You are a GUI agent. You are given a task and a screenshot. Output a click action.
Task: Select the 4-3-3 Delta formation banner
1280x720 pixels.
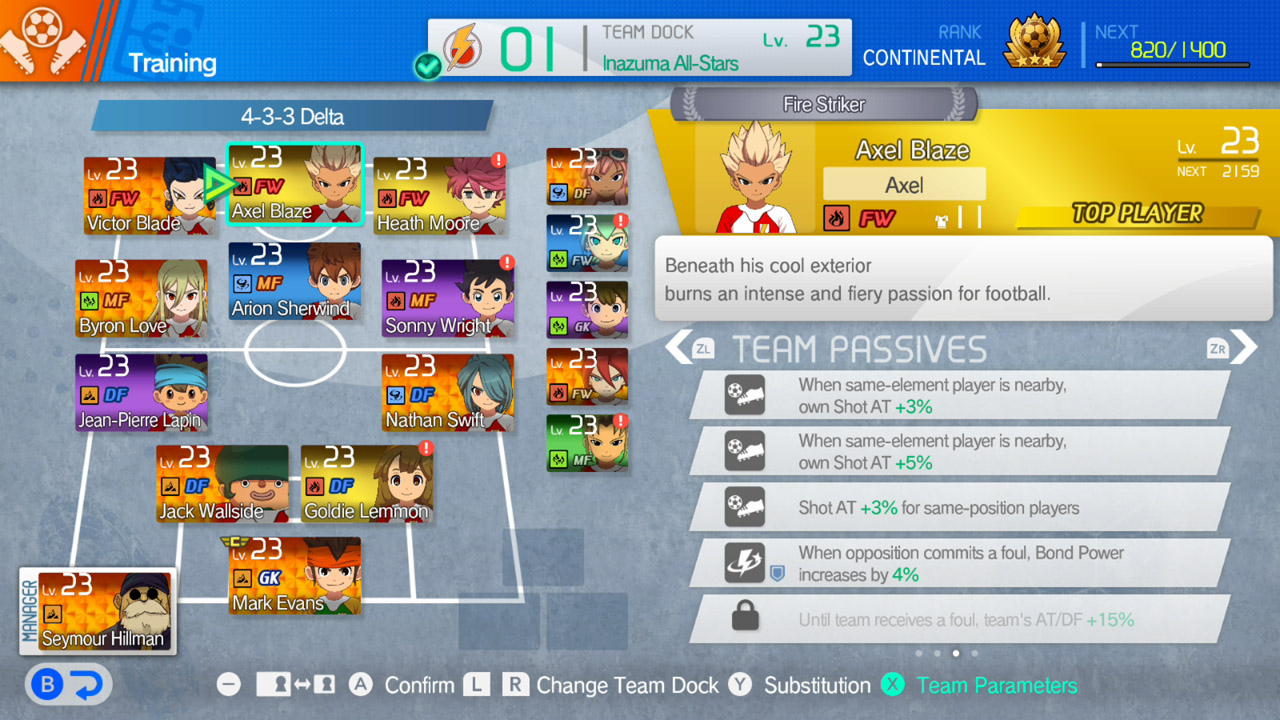tap(292, 116)
